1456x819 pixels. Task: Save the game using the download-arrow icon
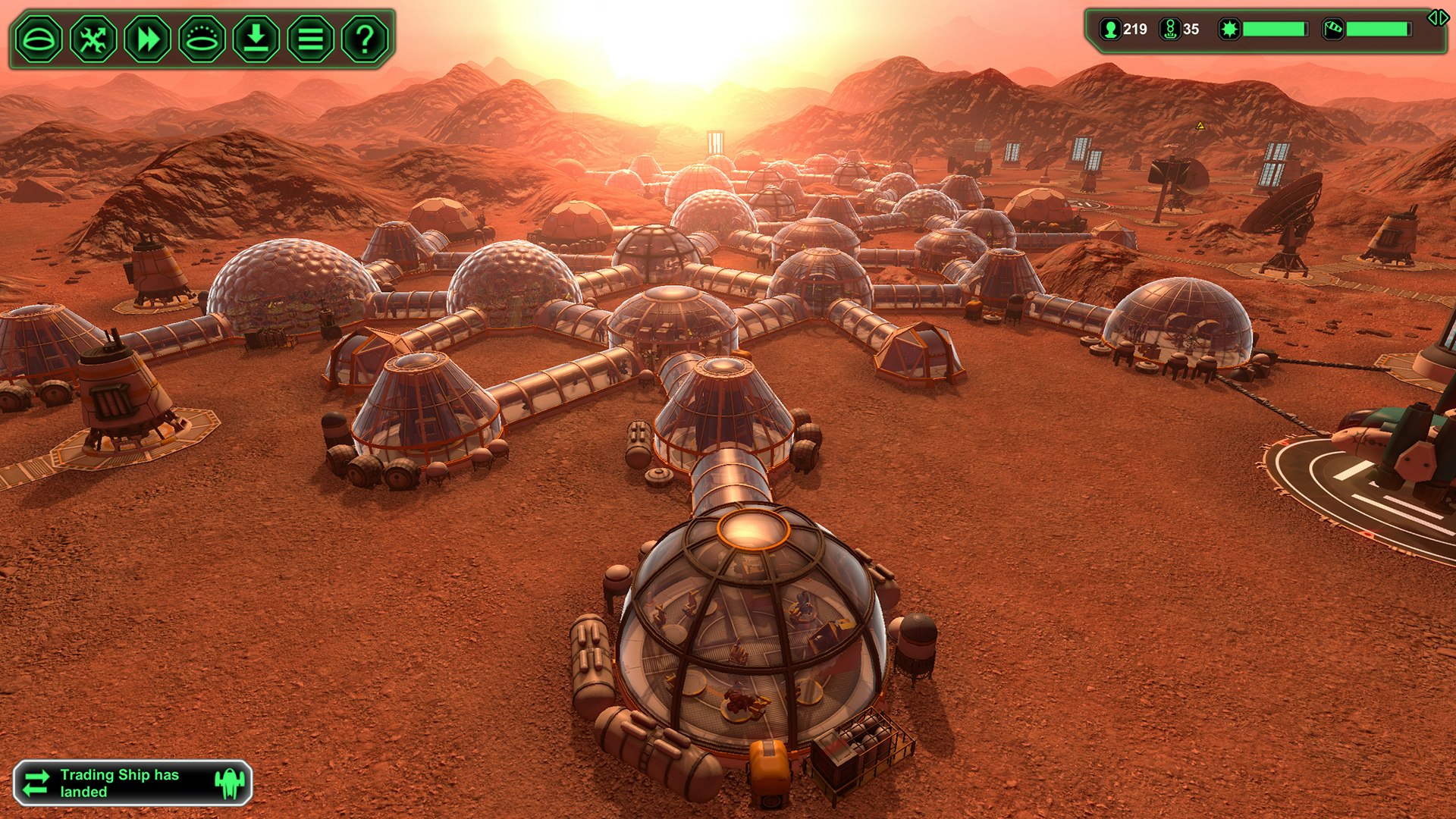pyautogui.click(x=256, y=36)
